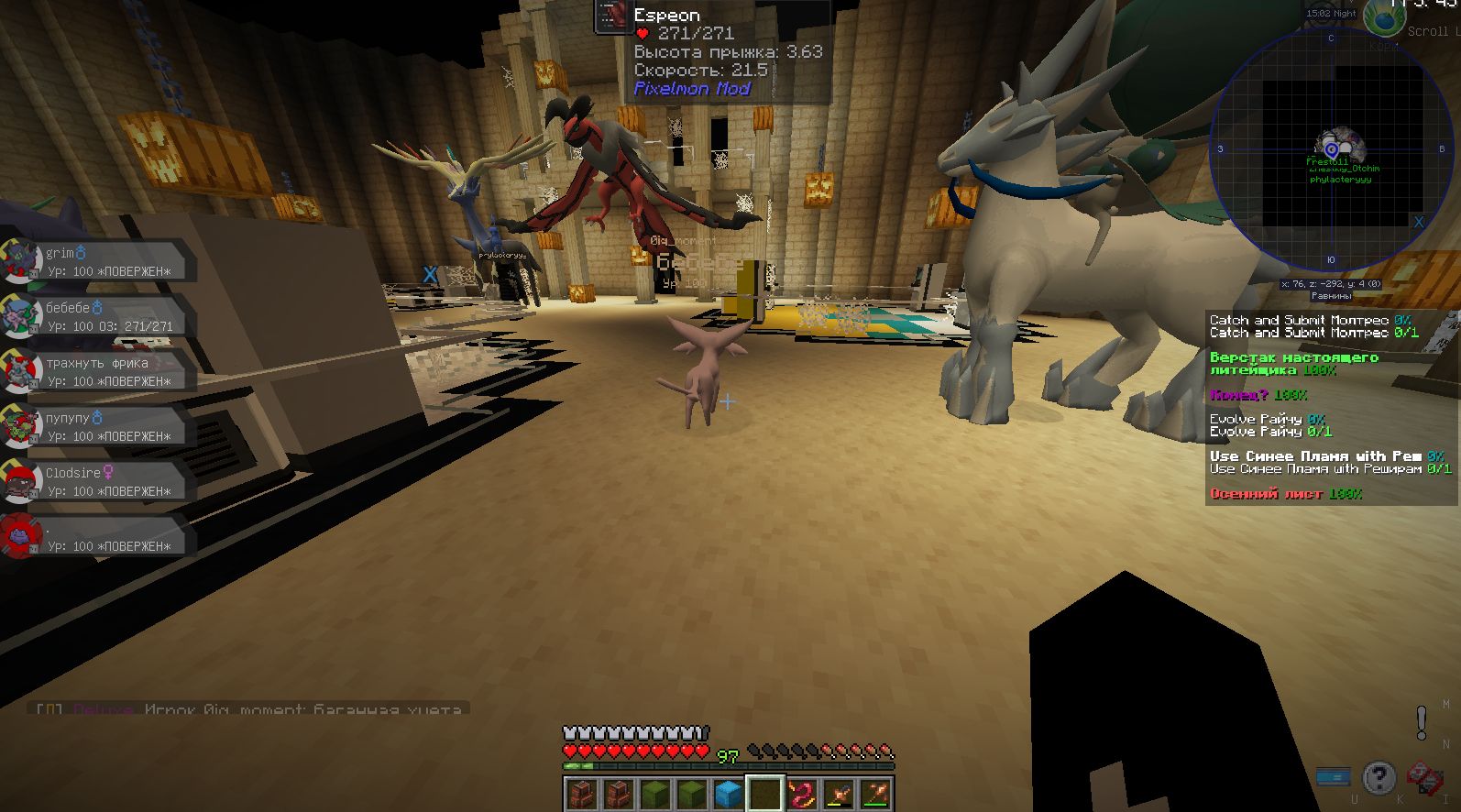
Task: Open the Evolve Райчу quest entry
Action: click(x=1269, y=425)
